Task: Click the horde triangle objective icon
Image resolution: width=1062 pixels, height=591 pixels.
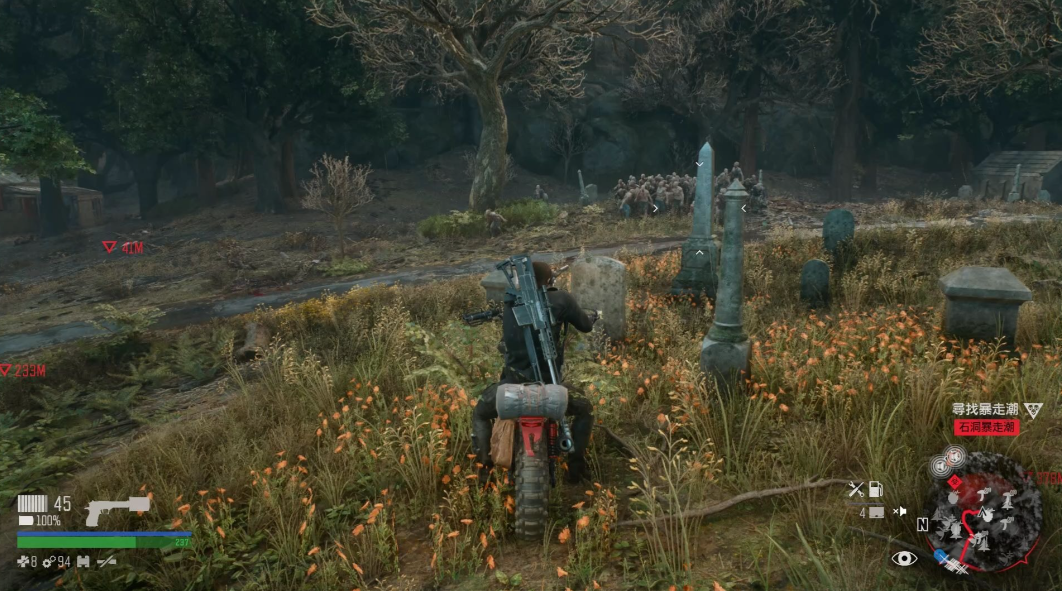Action: 1033,410
